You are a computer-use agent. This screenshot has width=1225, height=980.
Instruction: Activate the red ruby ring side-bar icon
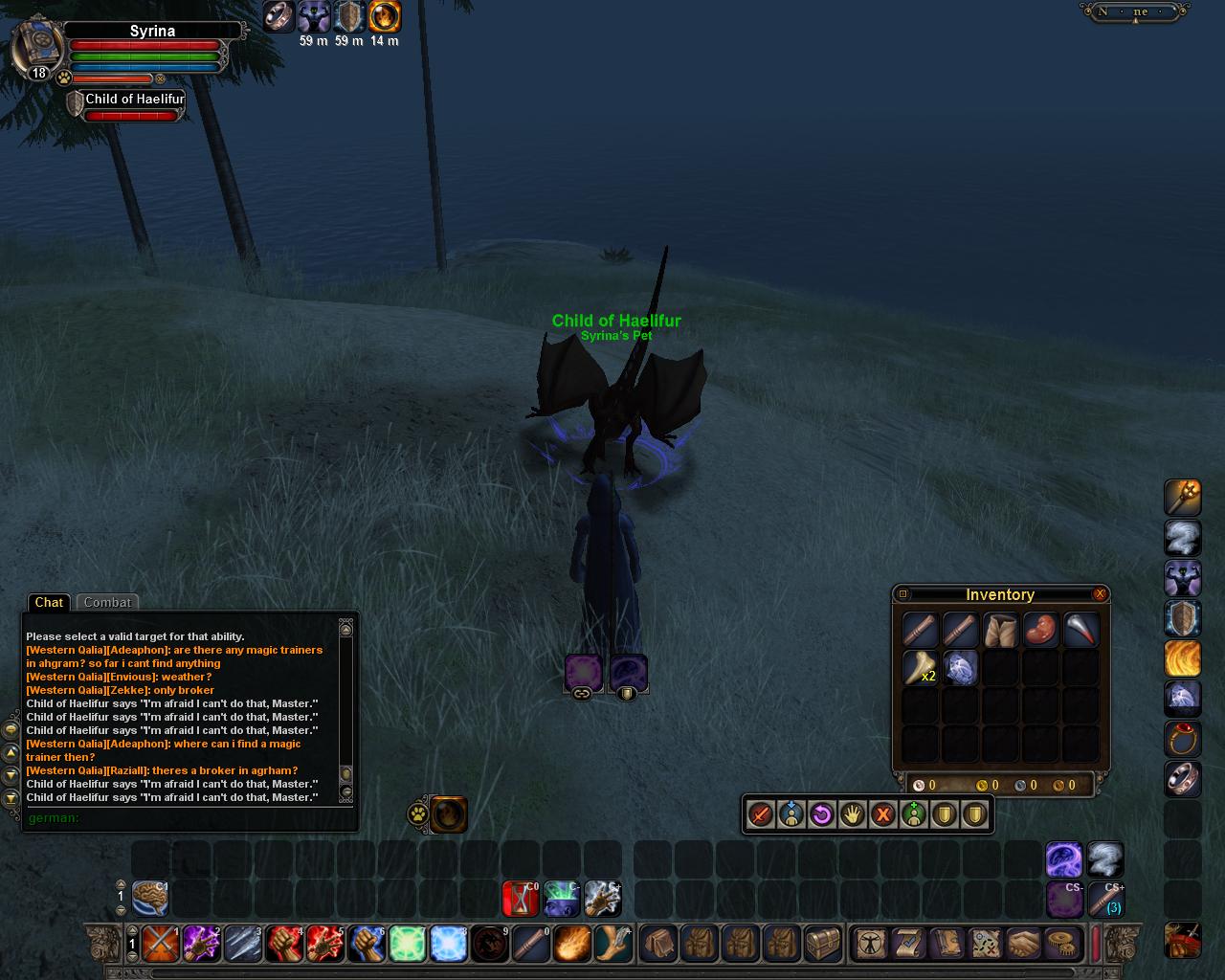[x=1183, y=739]
